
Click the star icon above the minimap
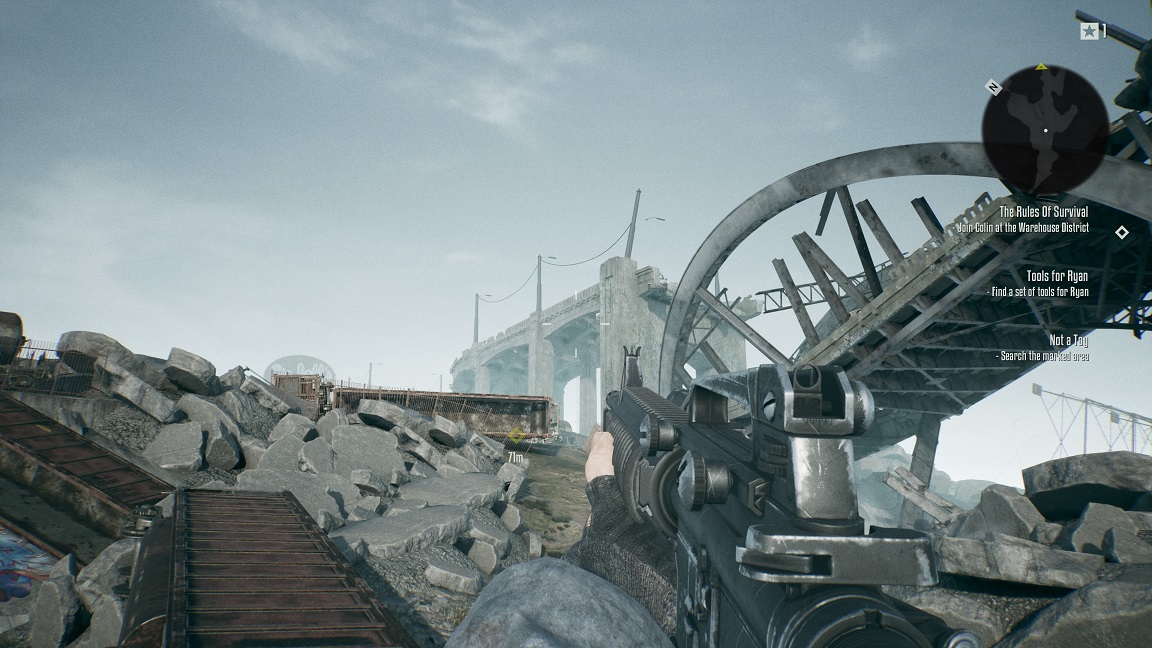[1088, 31]
